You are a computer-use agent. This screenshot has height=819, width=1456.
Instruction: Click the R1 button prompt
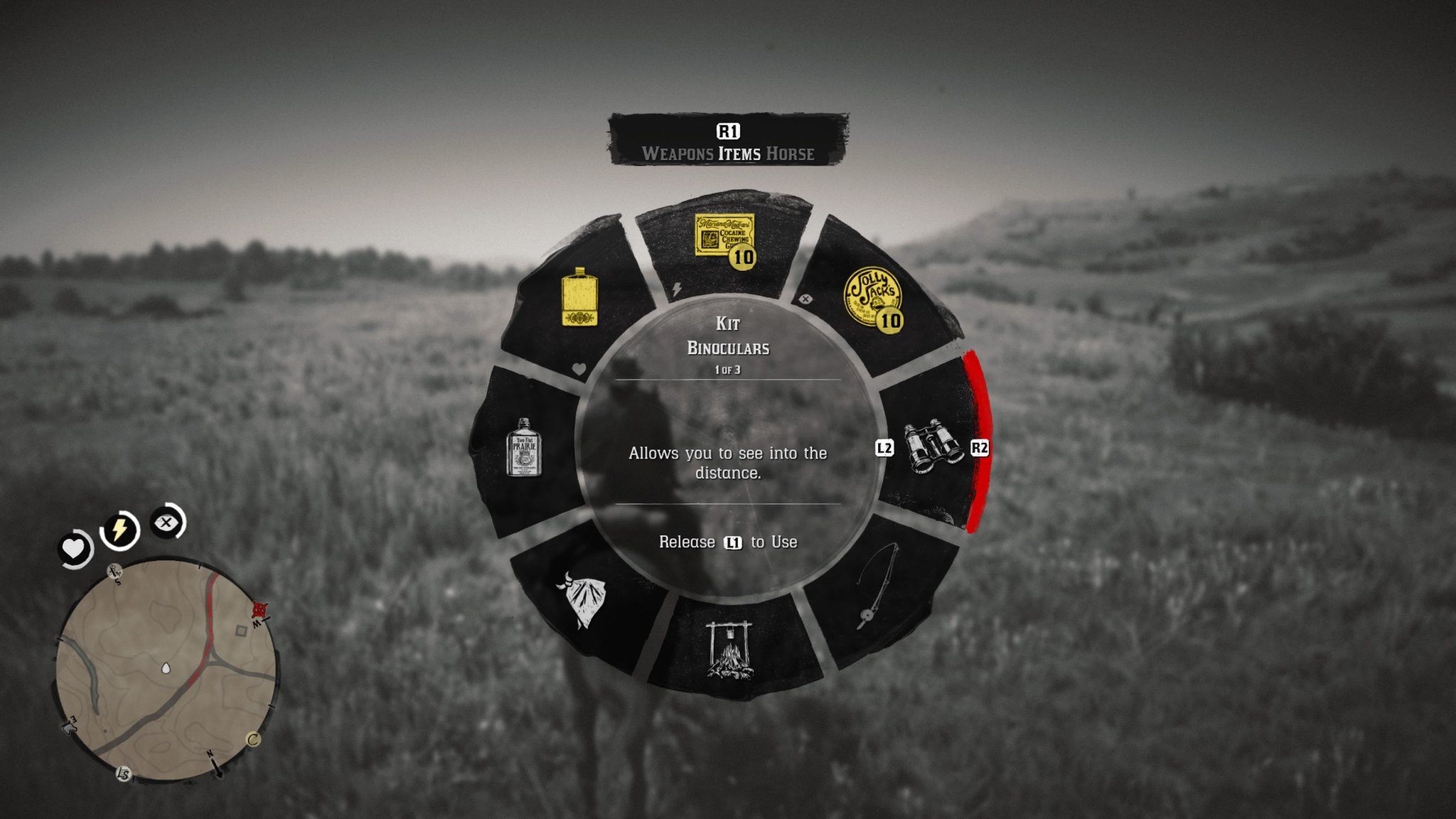[x=727, y=129]
